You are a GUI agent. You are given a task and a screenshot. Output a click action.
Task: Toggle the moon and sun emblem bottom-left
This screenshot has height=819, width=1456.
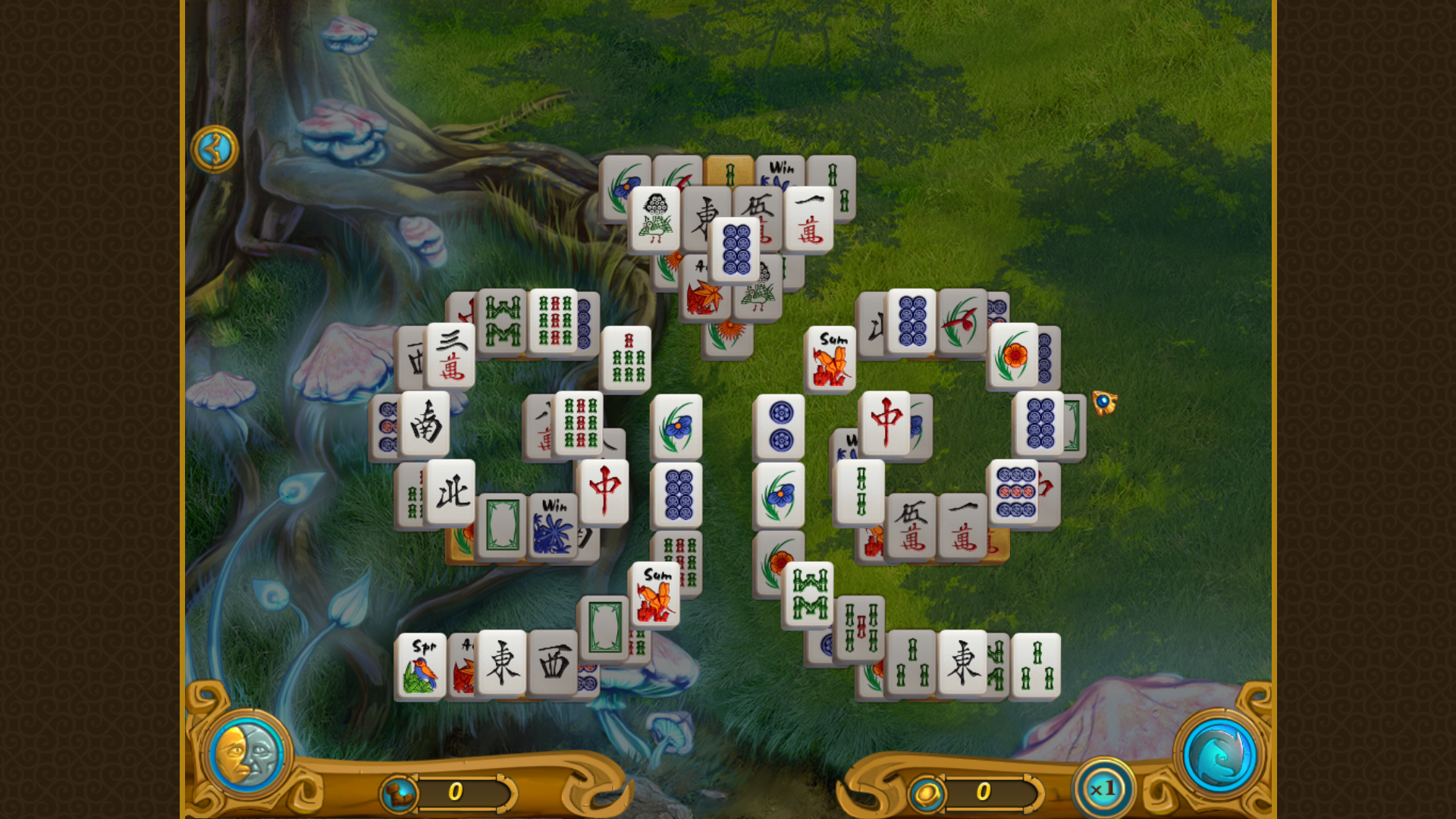tap(246, 752)
